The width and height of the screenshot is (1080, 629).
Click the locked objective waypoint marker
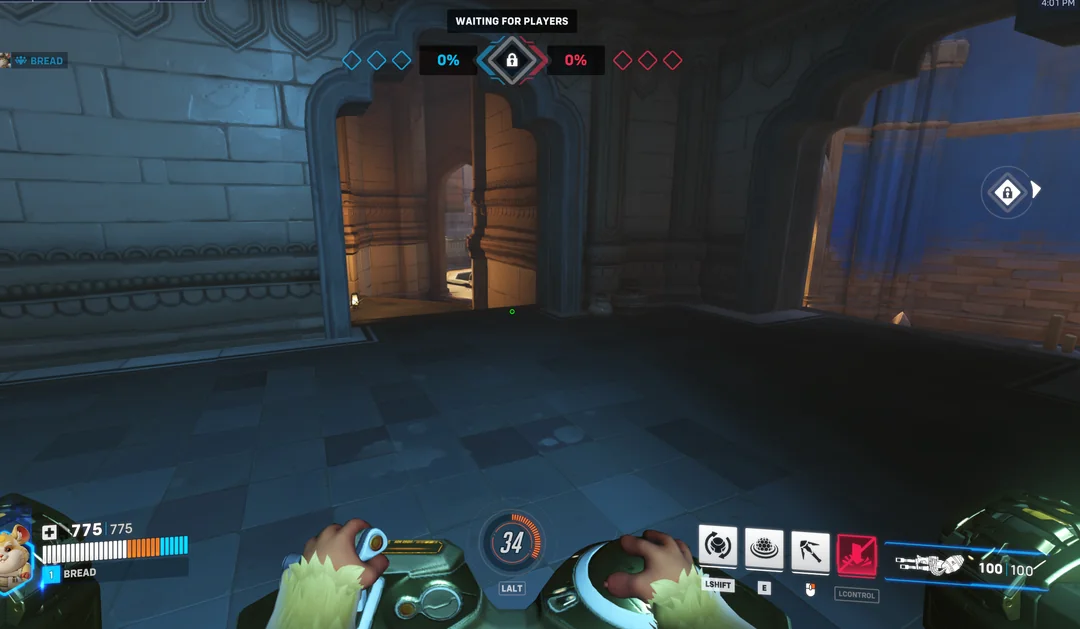point(1007,191)
